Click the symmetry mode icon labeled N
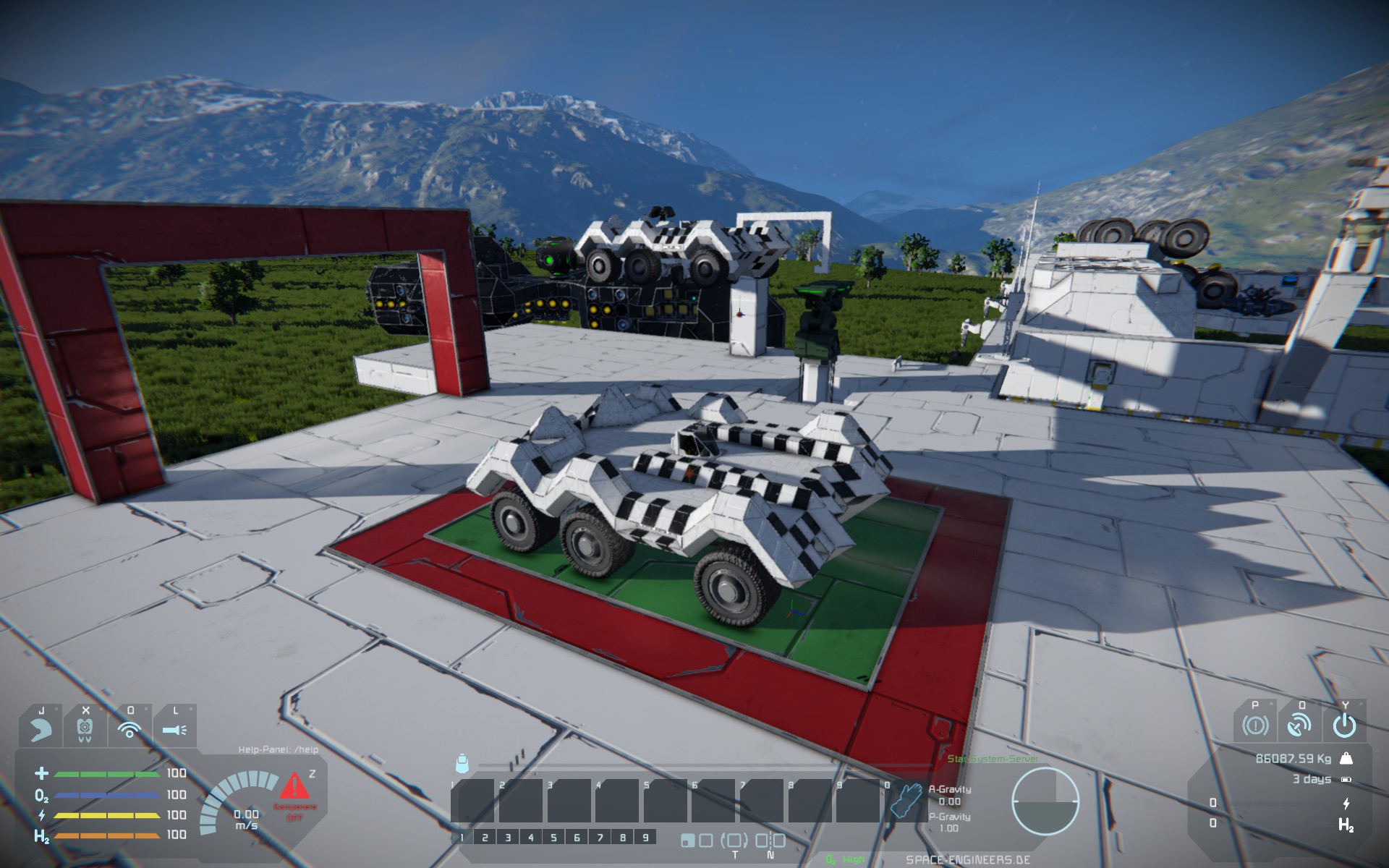Image resolution: width=1389 pixels, height=868 pixels. click(x=770, y=841)
